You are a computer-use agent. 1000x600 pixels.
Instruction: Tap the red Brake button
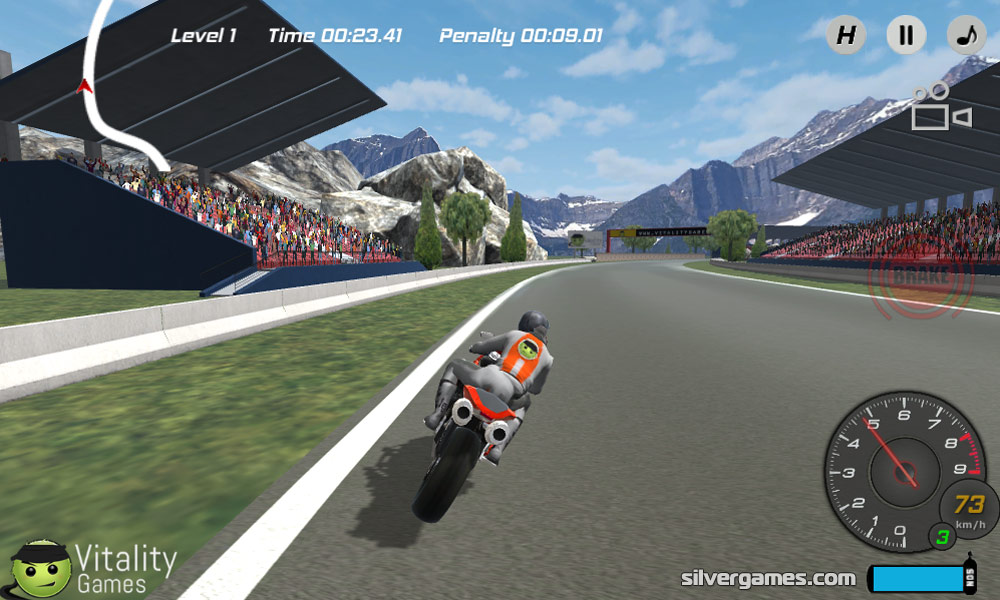(922, 274)
